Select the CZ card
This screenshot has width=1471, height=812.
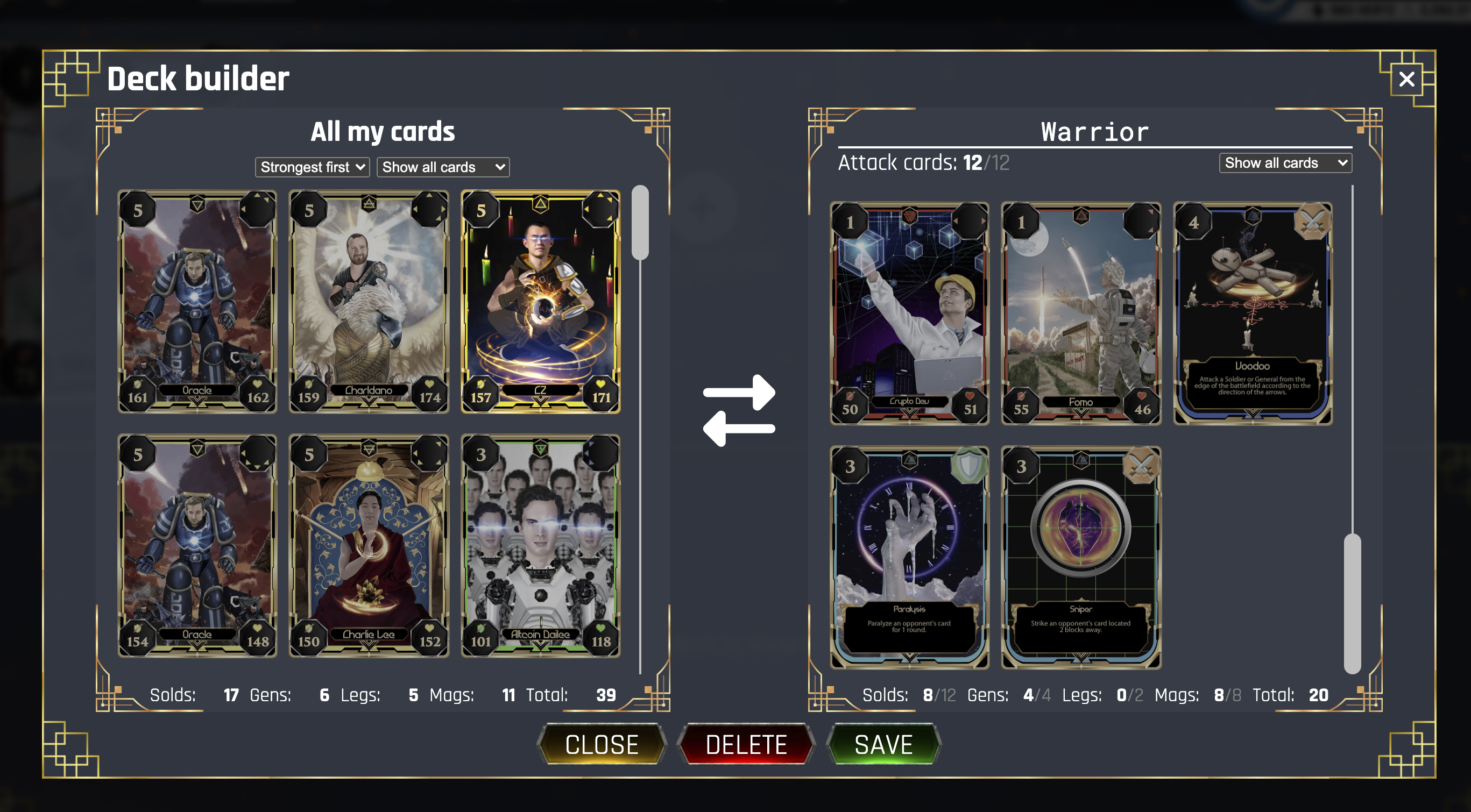click(x=540, y=302)
